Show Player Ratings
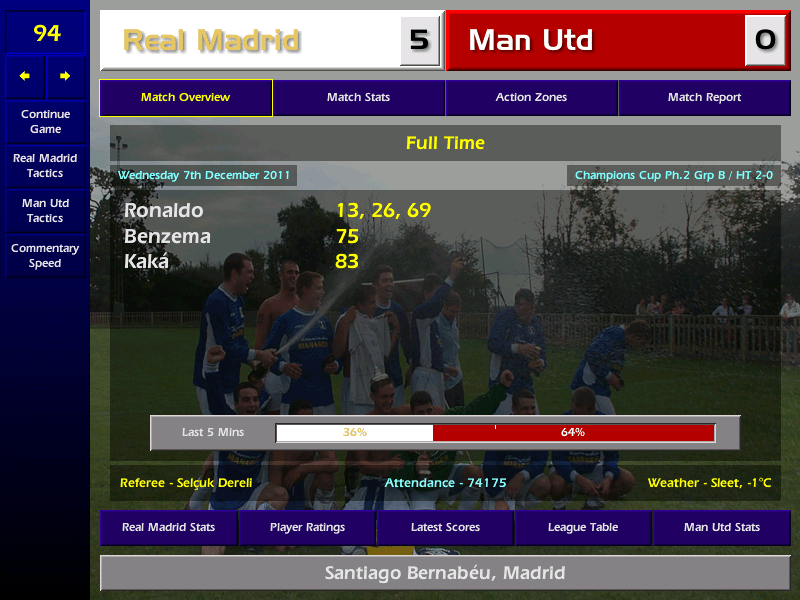Viewport: 800px width, 600px height. coord(307,527)
